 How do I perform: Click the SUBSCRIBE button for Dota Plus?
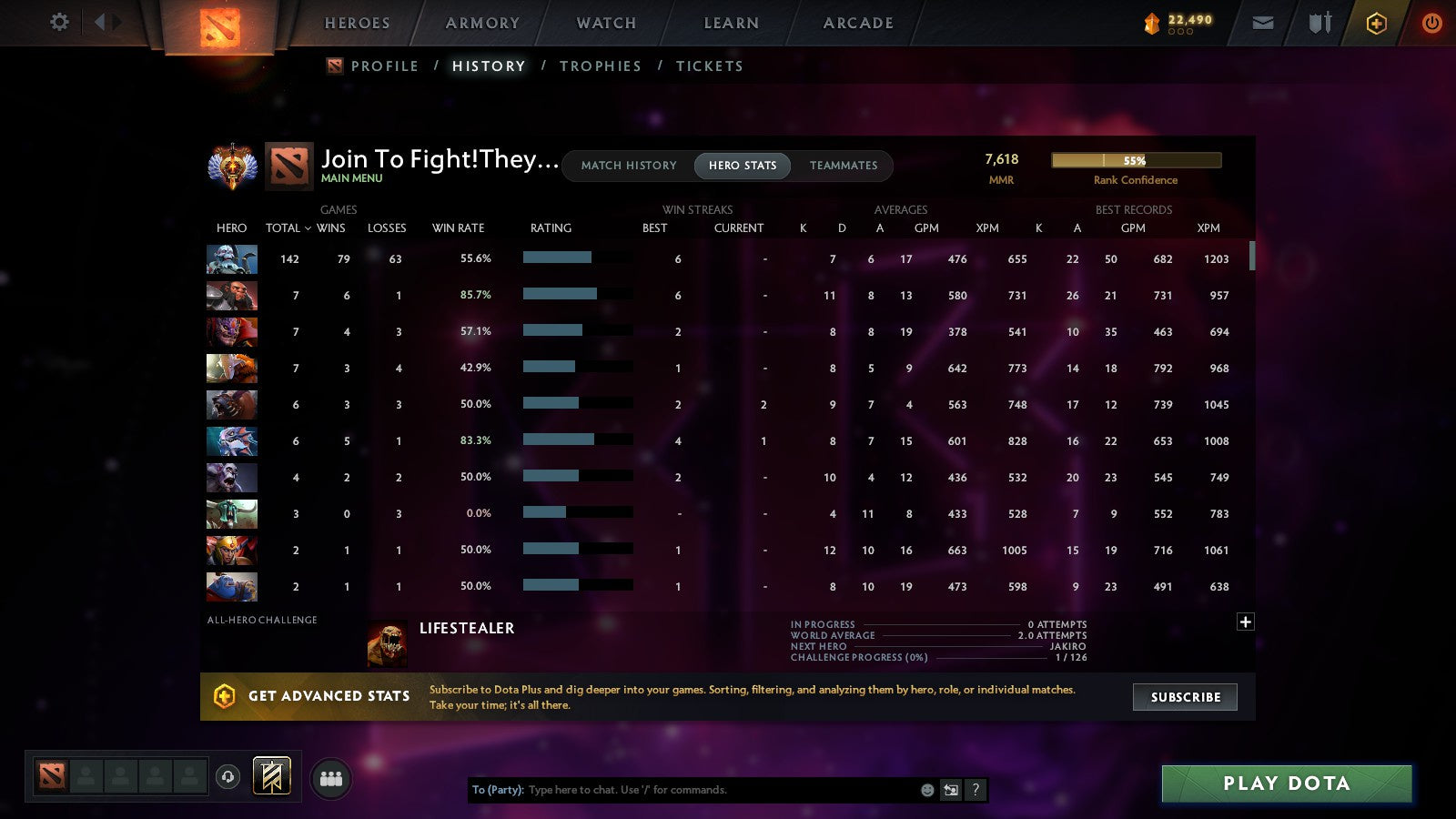coord(1185,696)
